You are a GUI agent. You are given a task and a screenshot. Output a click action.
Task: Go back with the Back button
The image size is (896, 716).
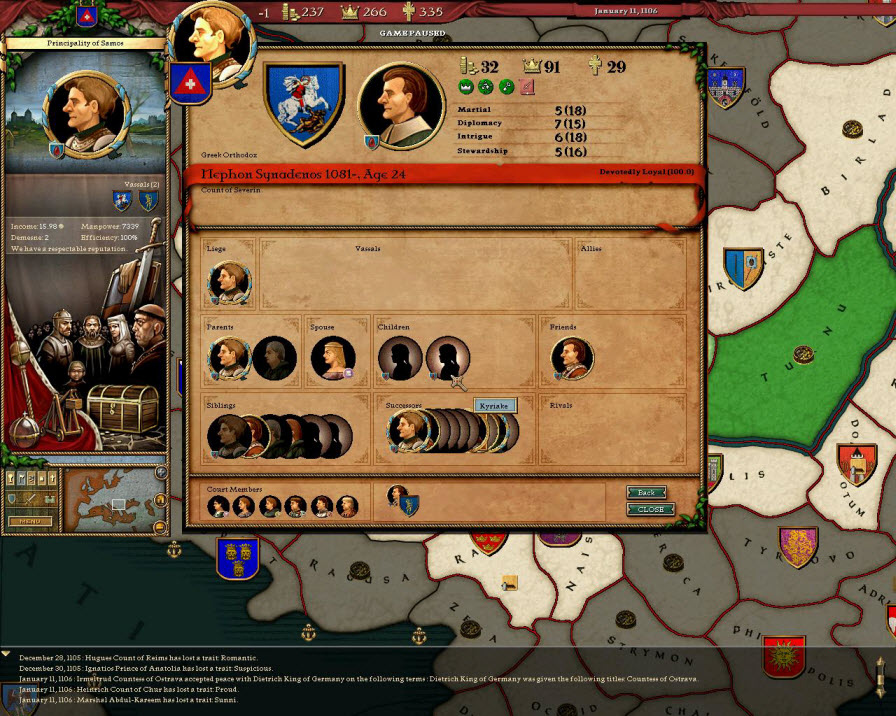646,492
